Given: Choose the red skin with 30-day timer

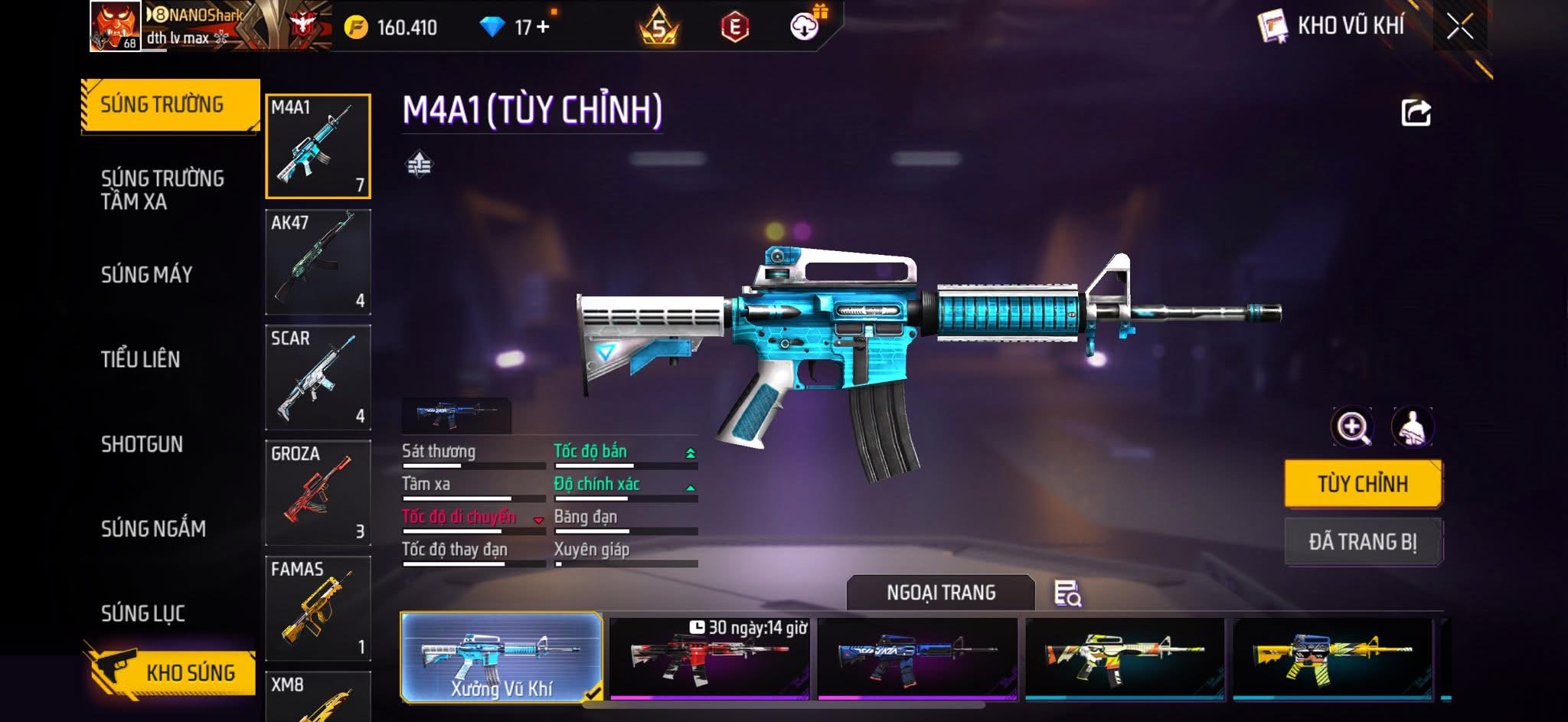Looking at the screenshot, I should click(709, 658).
